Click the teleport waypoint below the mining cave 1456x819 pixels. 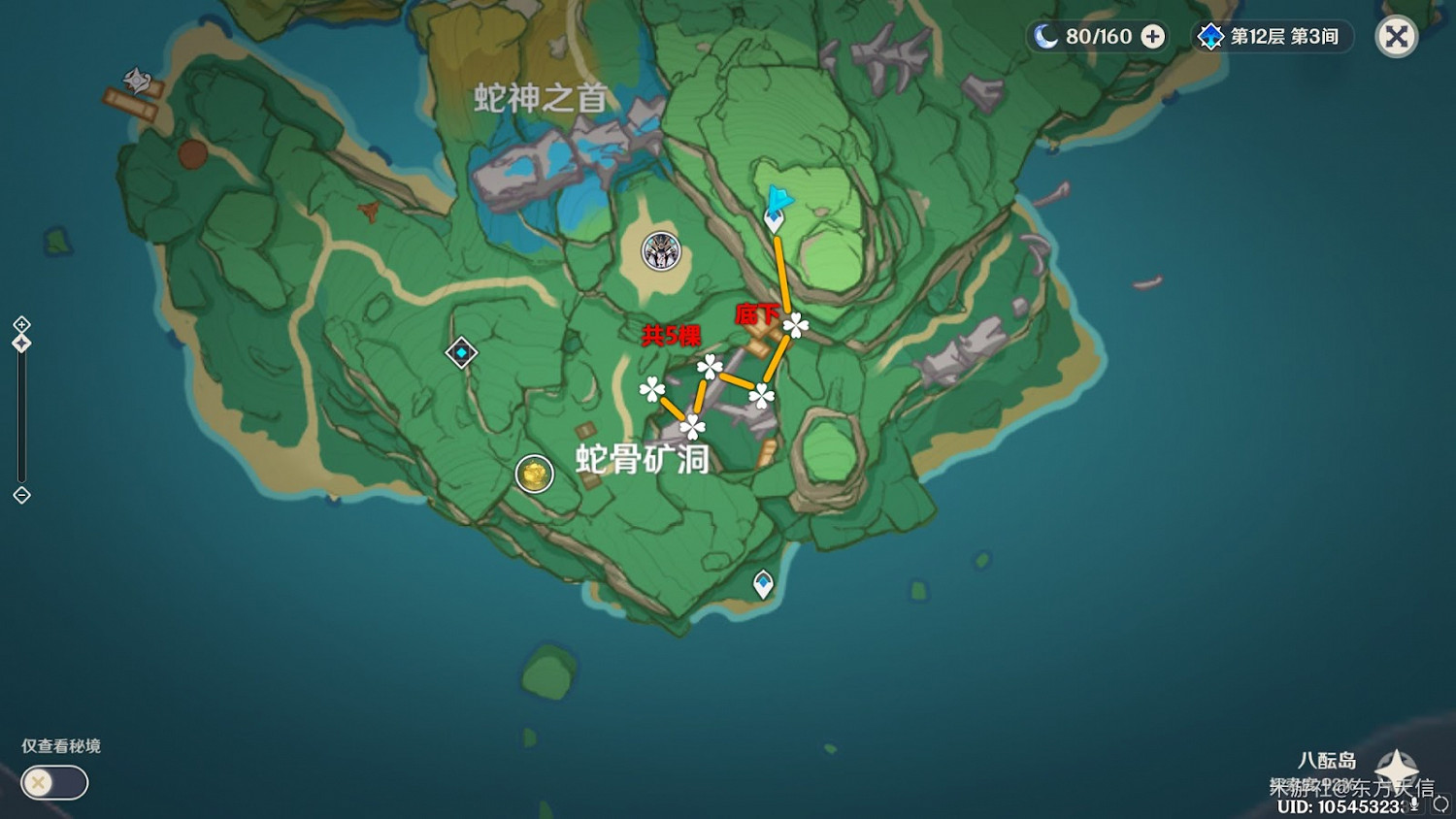[764, 581]
